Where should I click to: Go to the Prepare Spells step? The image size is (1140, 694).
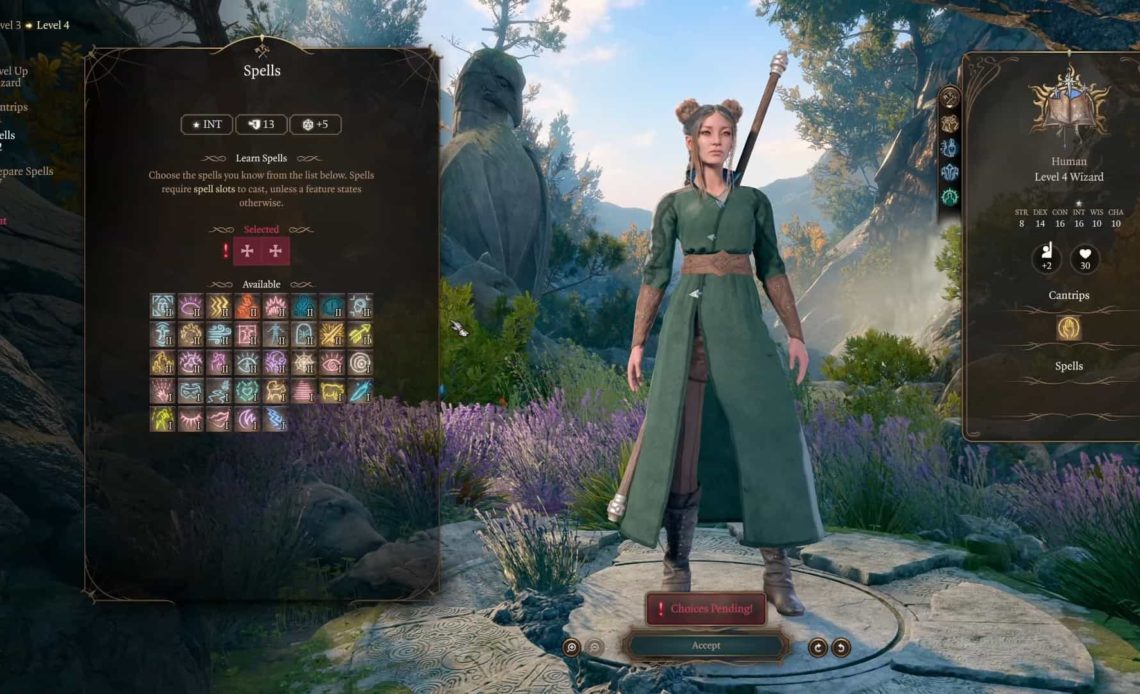[26, 171]
